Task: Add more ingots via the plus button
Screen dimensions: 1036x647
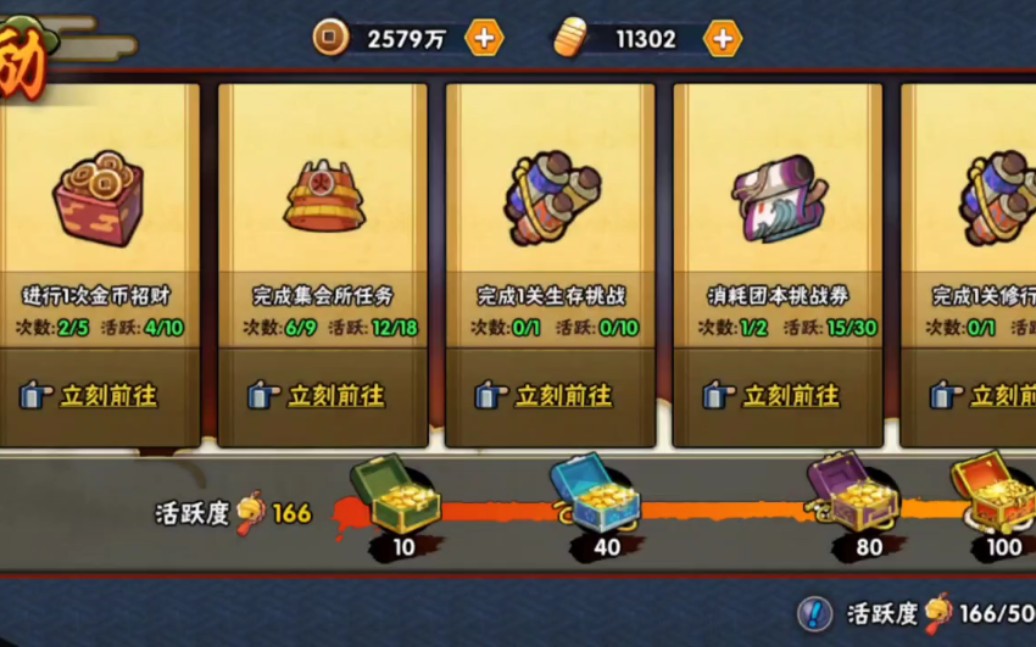Action: pyautogui.click(x=722, y=39)
